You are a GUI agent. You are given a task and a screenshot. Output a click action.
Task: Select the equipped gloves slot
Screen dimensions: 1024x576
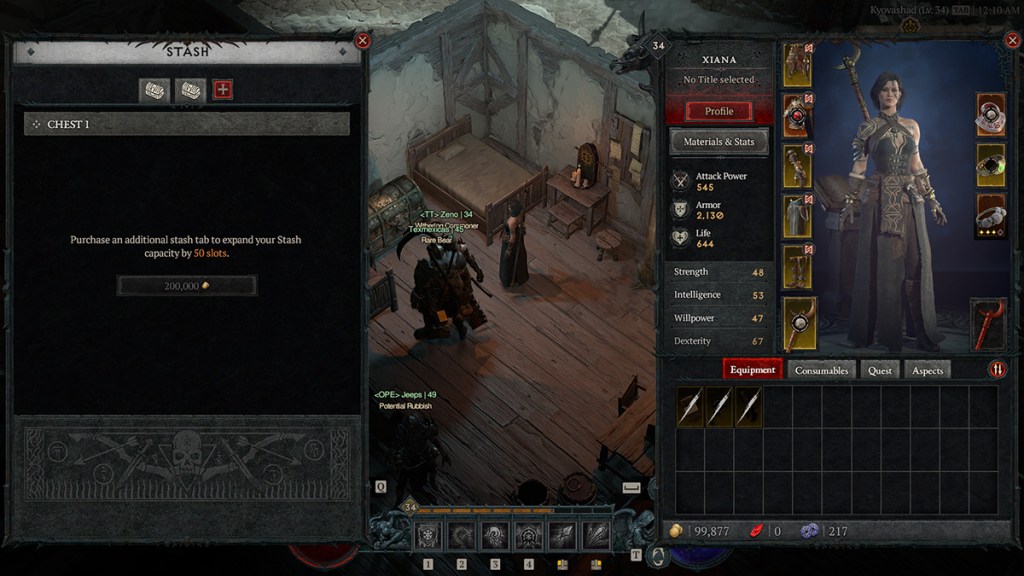point(798,166)
